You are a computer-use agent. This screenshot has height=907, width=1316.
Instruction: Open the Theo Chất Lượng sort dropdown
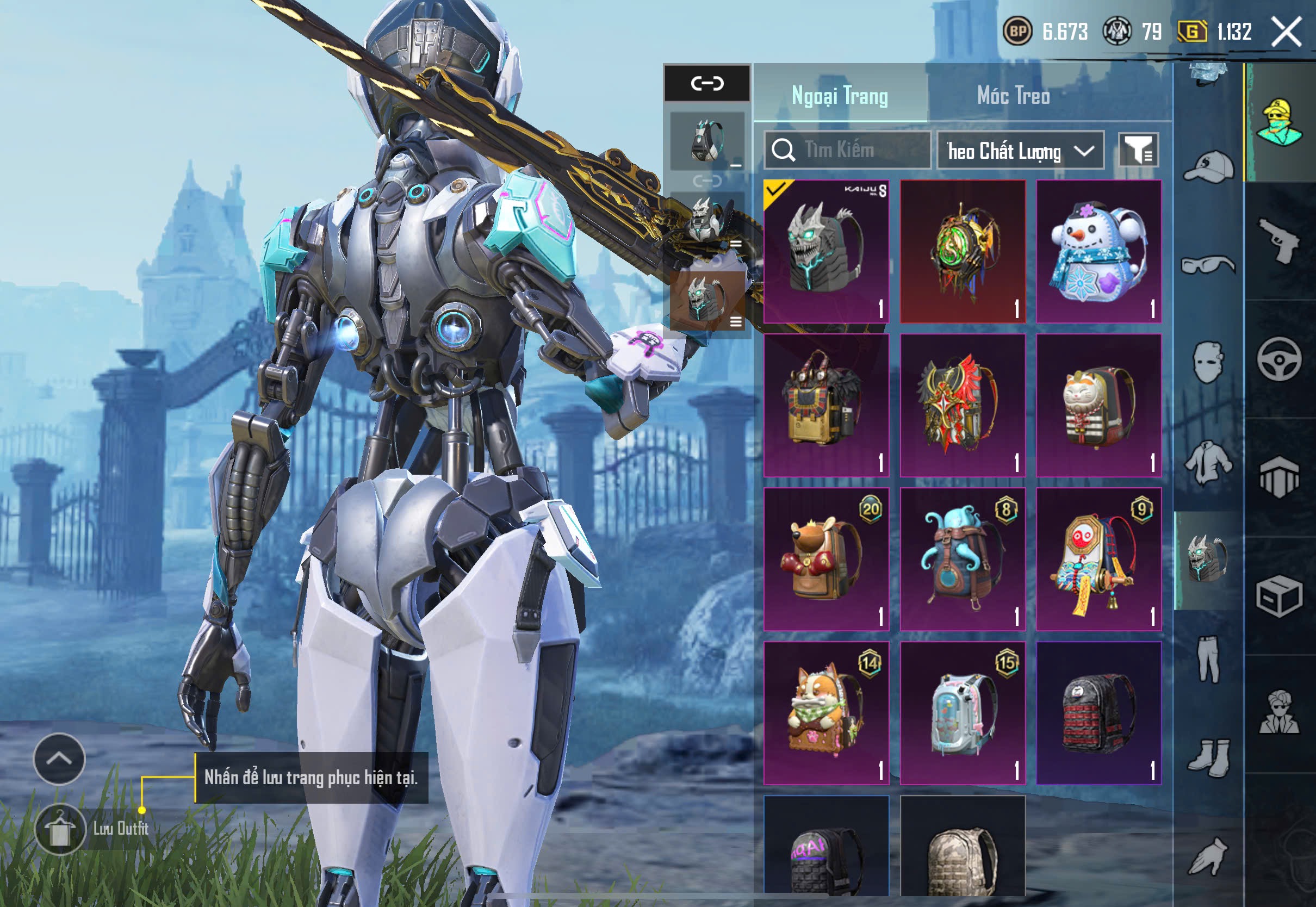1020,151
